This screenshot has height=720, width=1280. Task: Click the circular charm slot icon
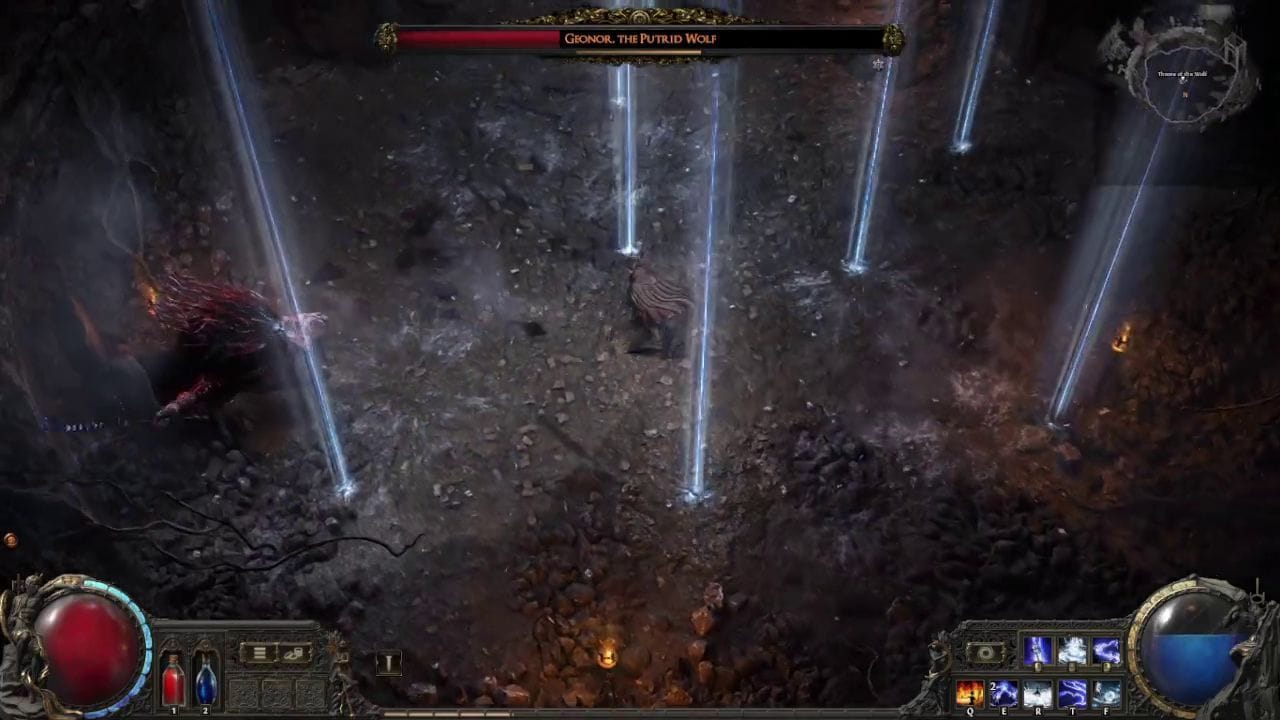tap(986, 652)
